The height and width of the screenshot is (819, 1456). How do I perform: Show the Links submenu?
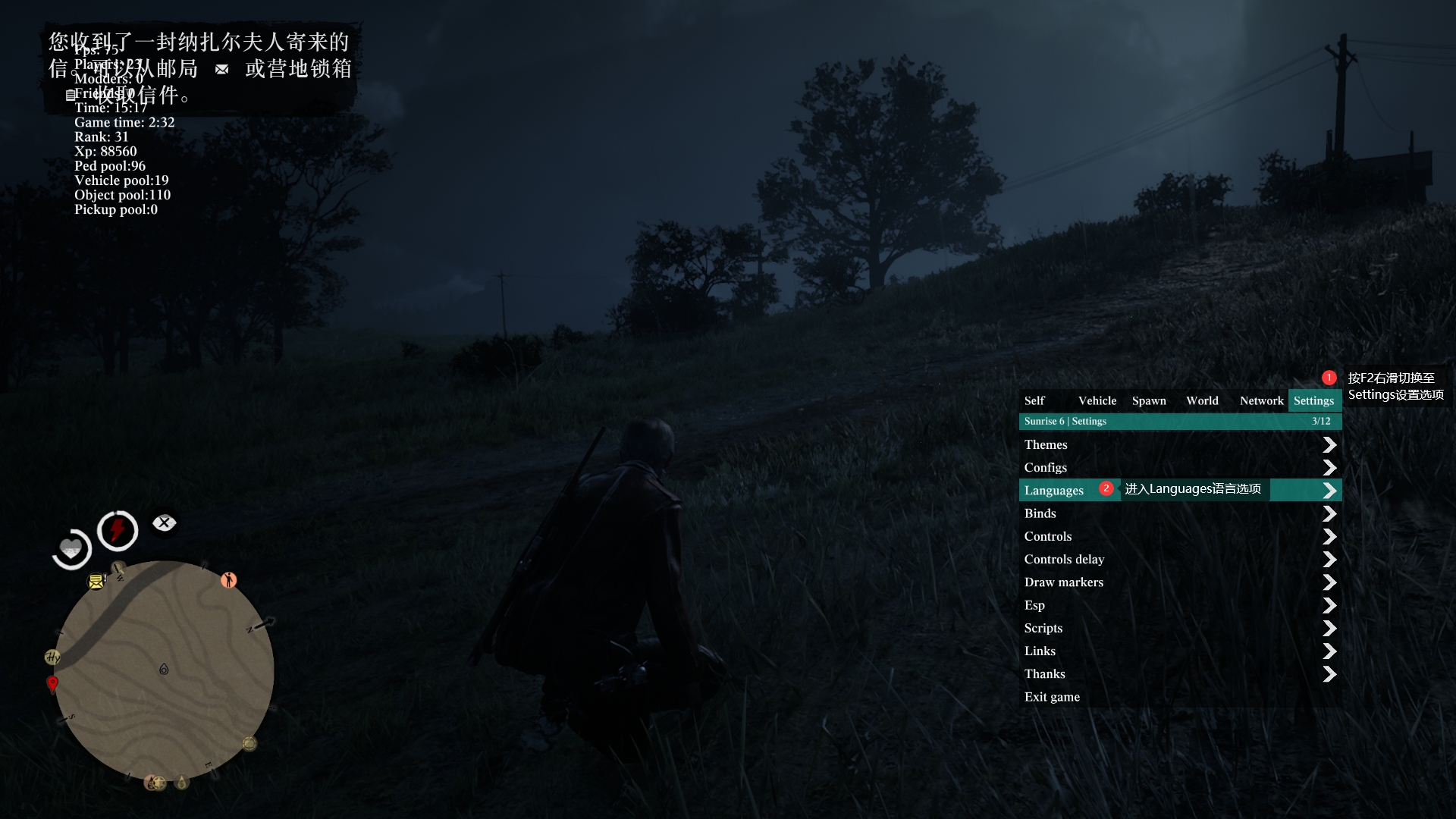point(1040,651)
